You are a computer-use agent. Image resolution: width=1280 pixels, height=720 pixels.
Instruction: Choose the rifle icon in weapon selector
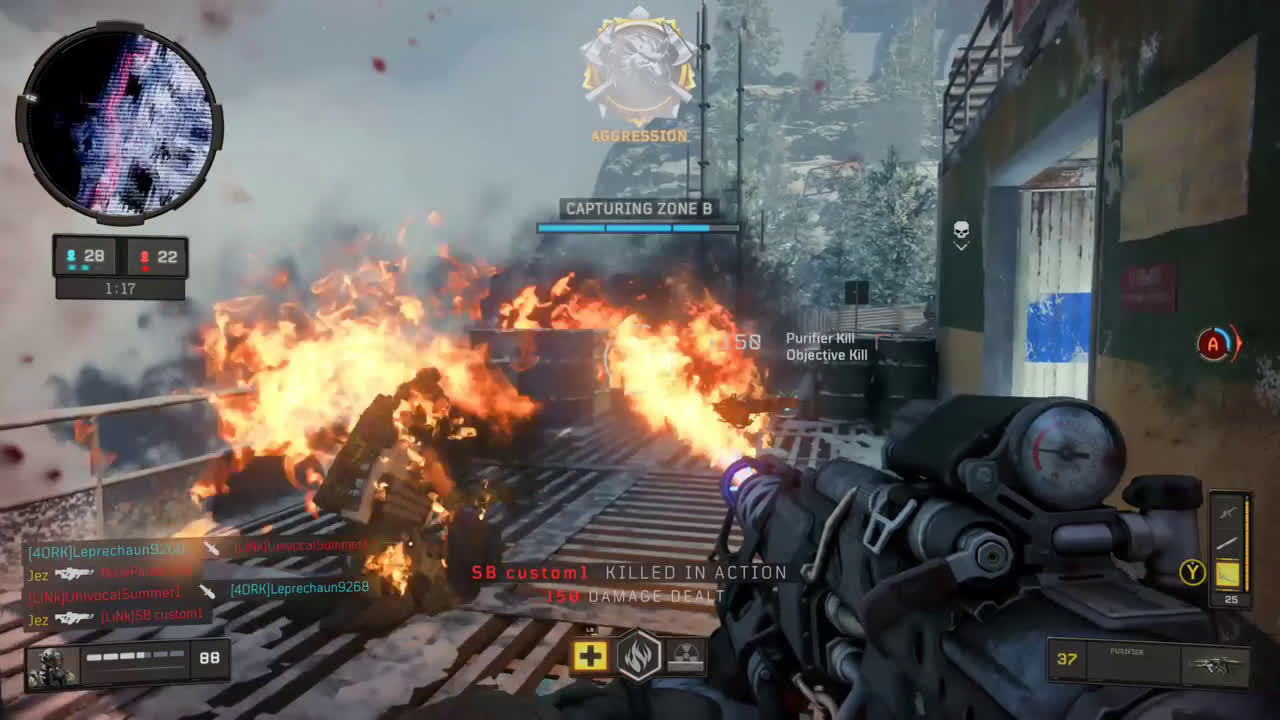click(x=1228, y=512)
